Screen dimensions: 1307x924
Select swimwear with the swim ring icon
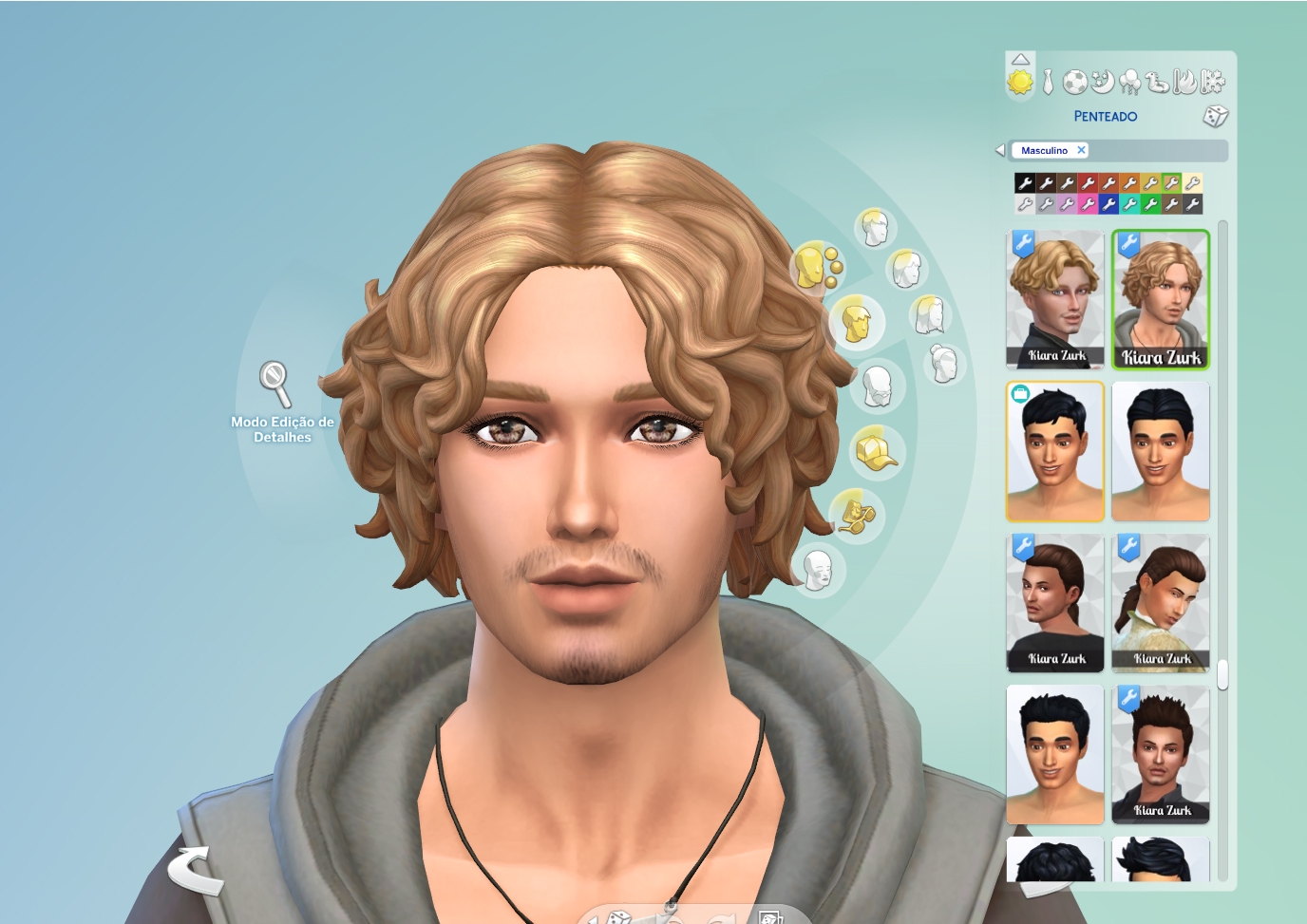pyautogui.click(x=1156, y=82)
